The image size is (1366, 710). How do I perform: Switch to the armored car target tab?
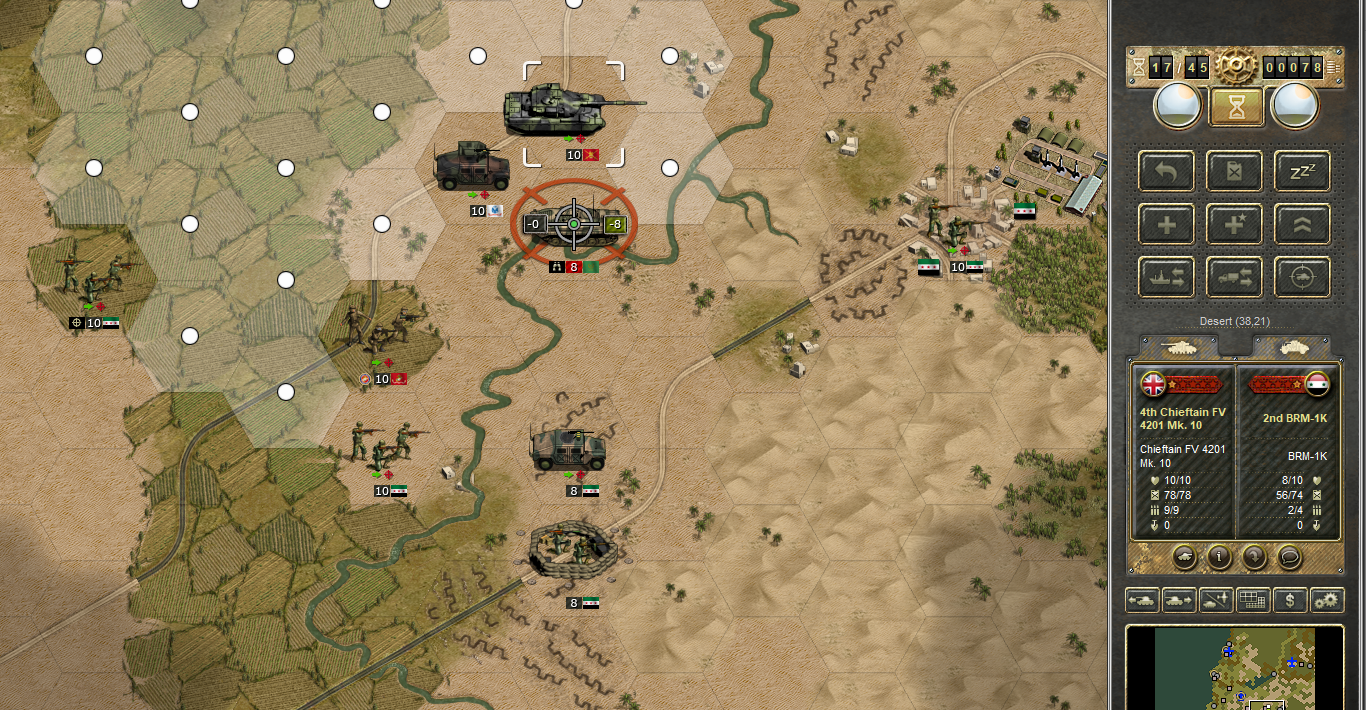click(1290, 346)
